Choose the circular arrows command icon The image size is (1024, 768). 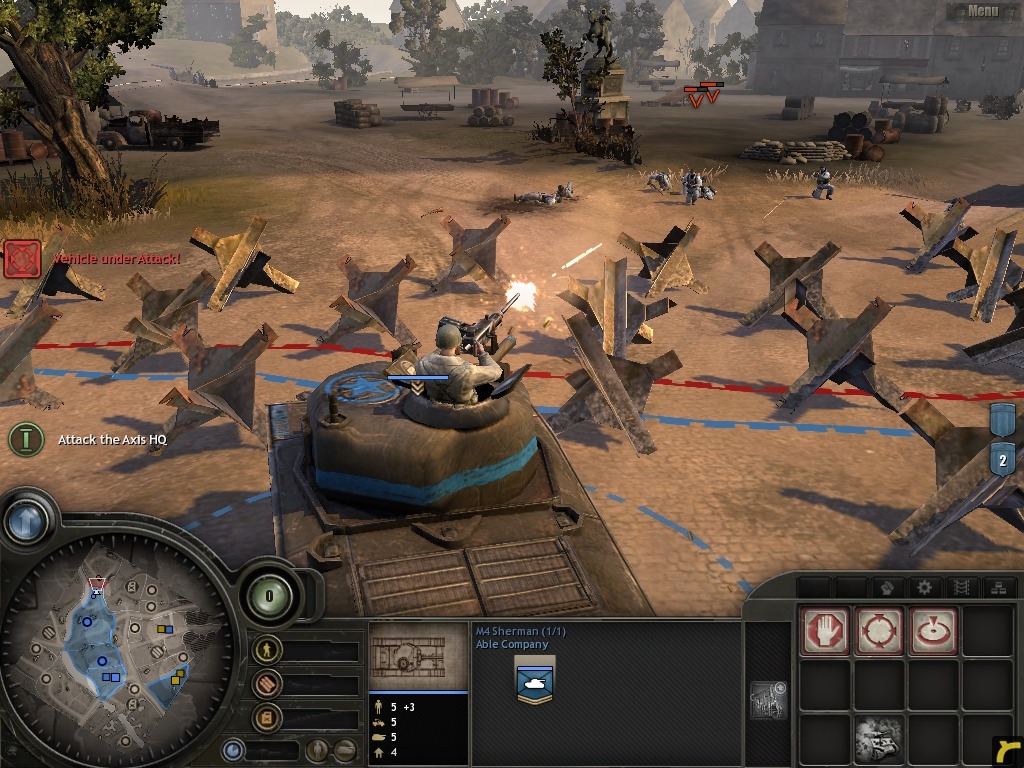(879, 631)
